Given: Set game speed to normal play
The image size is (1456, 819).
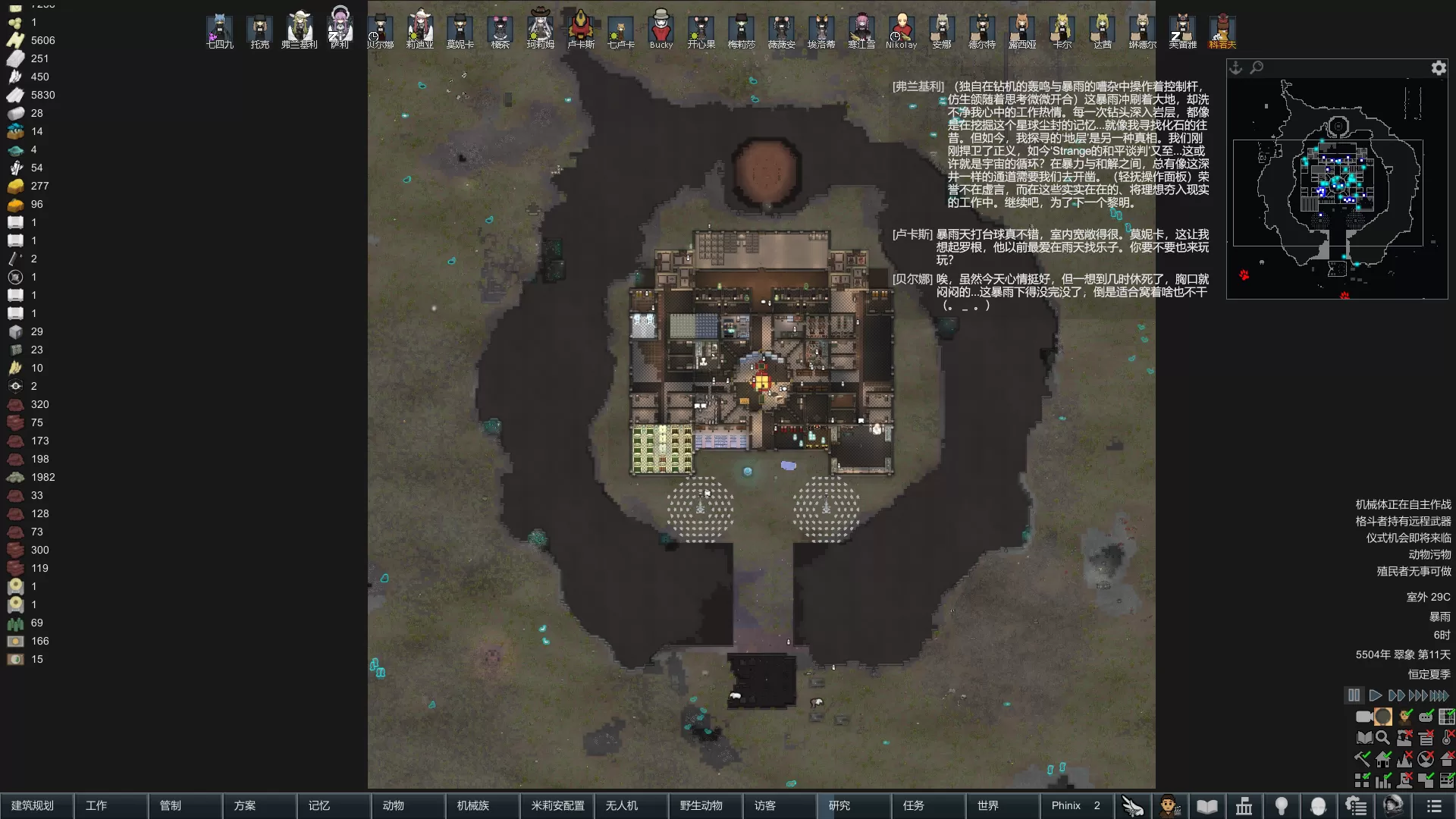Looking at the screenshot, I should [x=1375, y=695].
